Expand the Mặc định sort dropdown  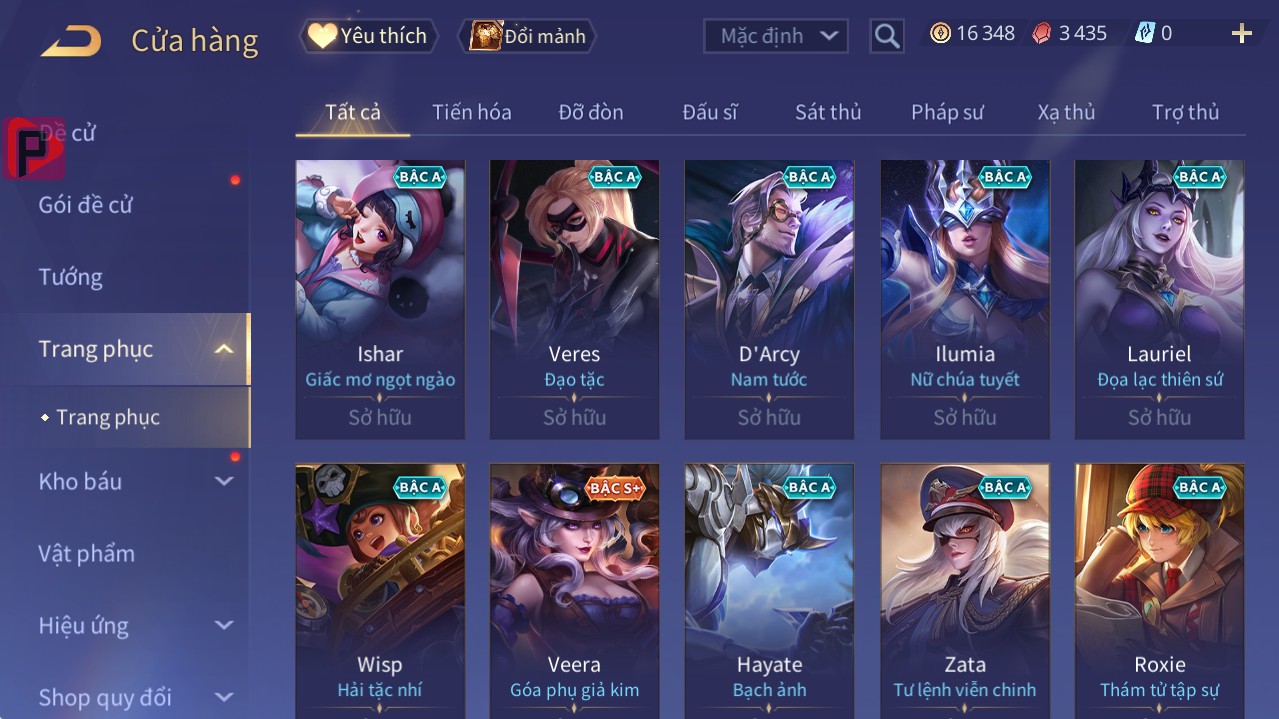click(x=776, y=36)
